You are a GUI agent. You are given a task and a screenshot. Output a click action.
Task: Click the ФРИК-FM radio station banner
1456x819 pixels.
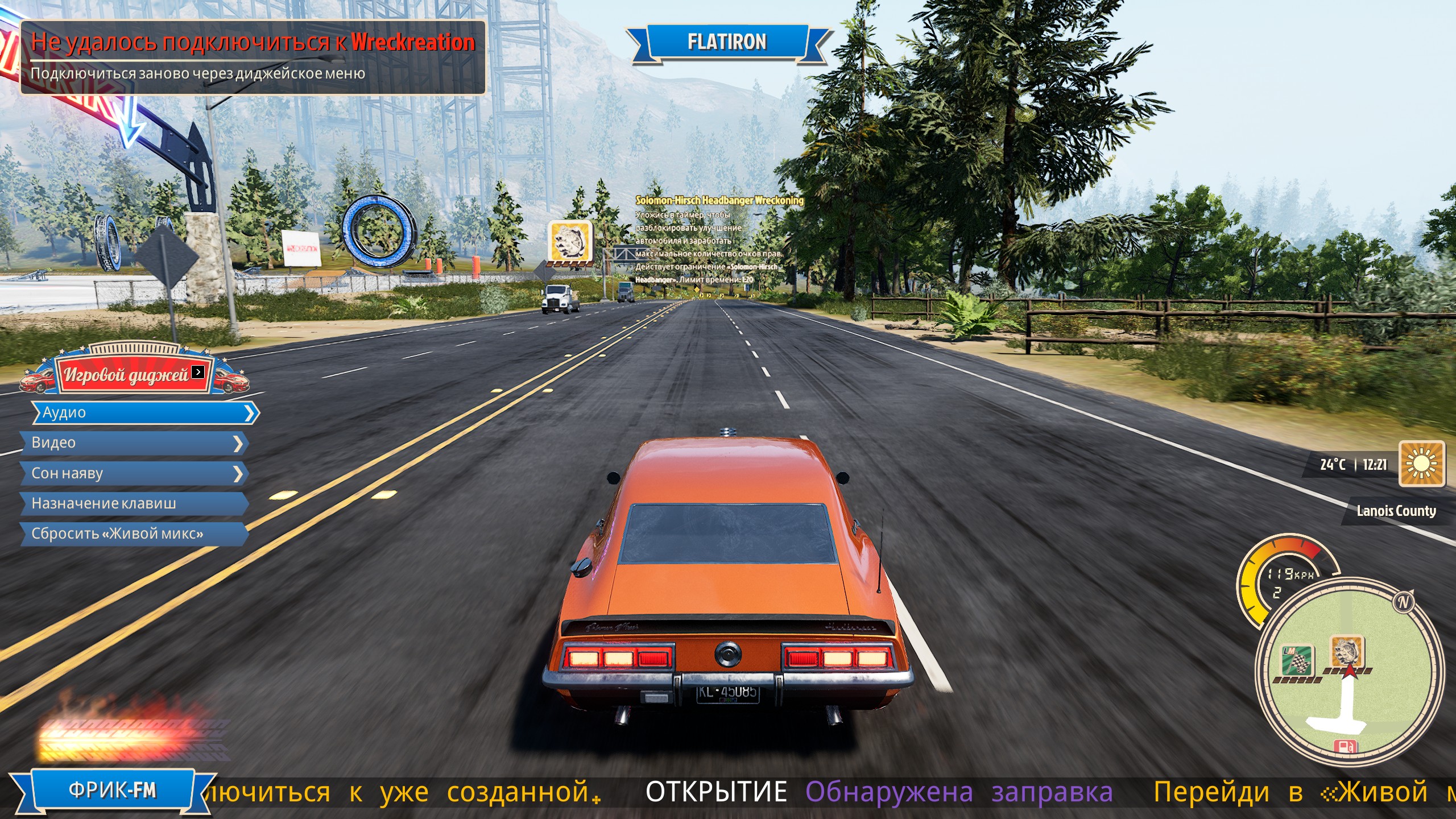(x=113, y=791)
